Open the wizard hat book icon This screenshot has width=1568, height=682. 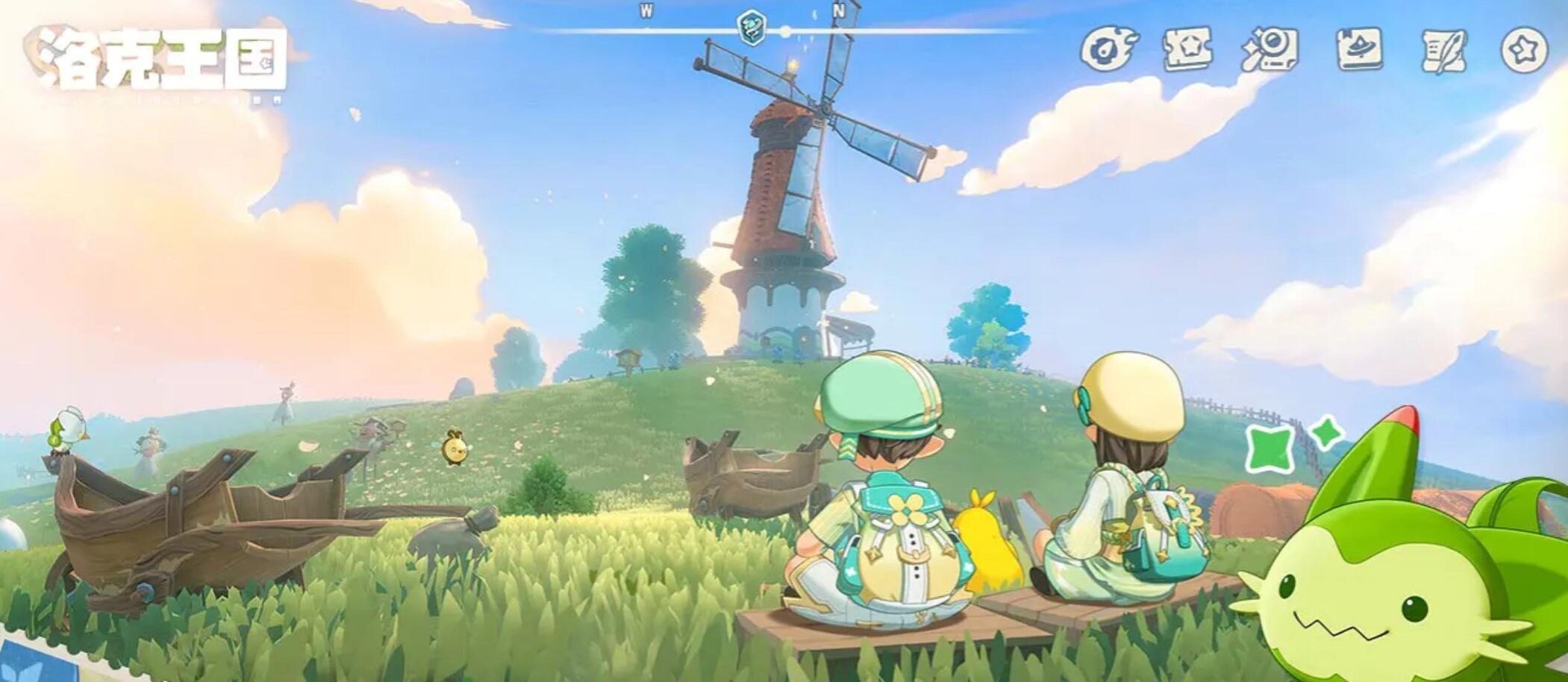coord(1358,49)
